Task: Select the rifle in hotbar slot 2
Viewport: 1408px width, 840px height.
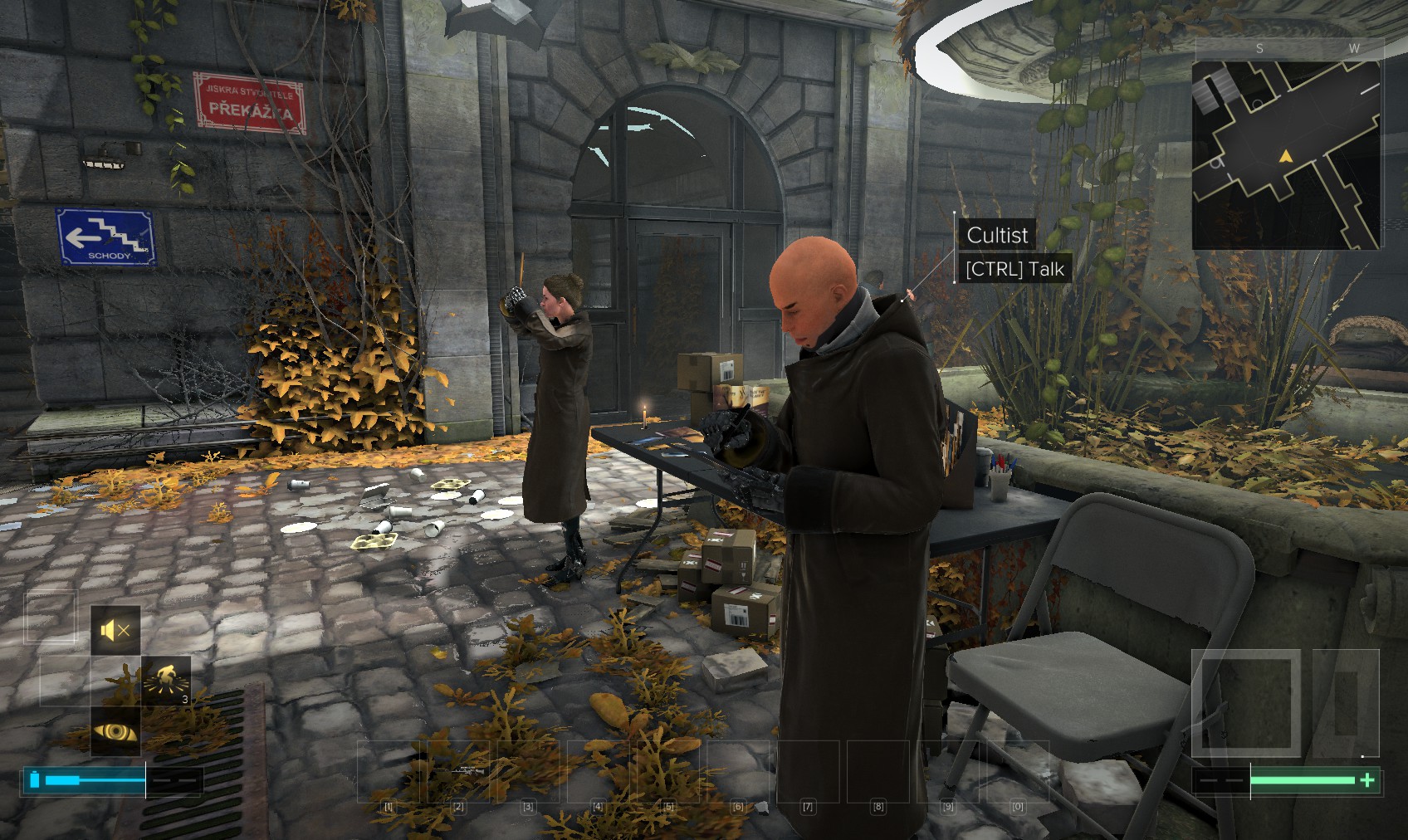Action: 458,772
